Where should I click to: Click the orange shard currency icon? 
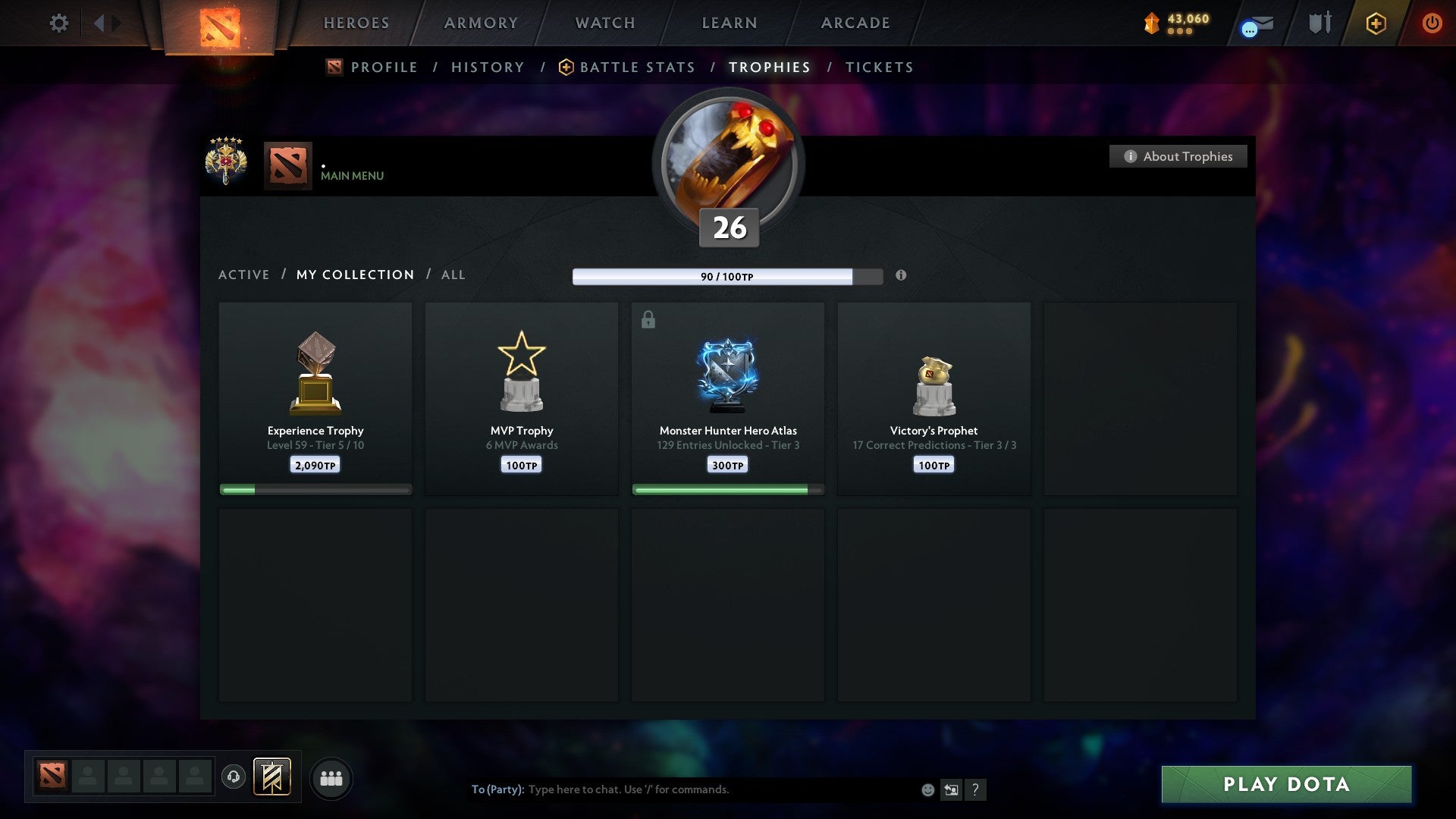[1150, 24]
